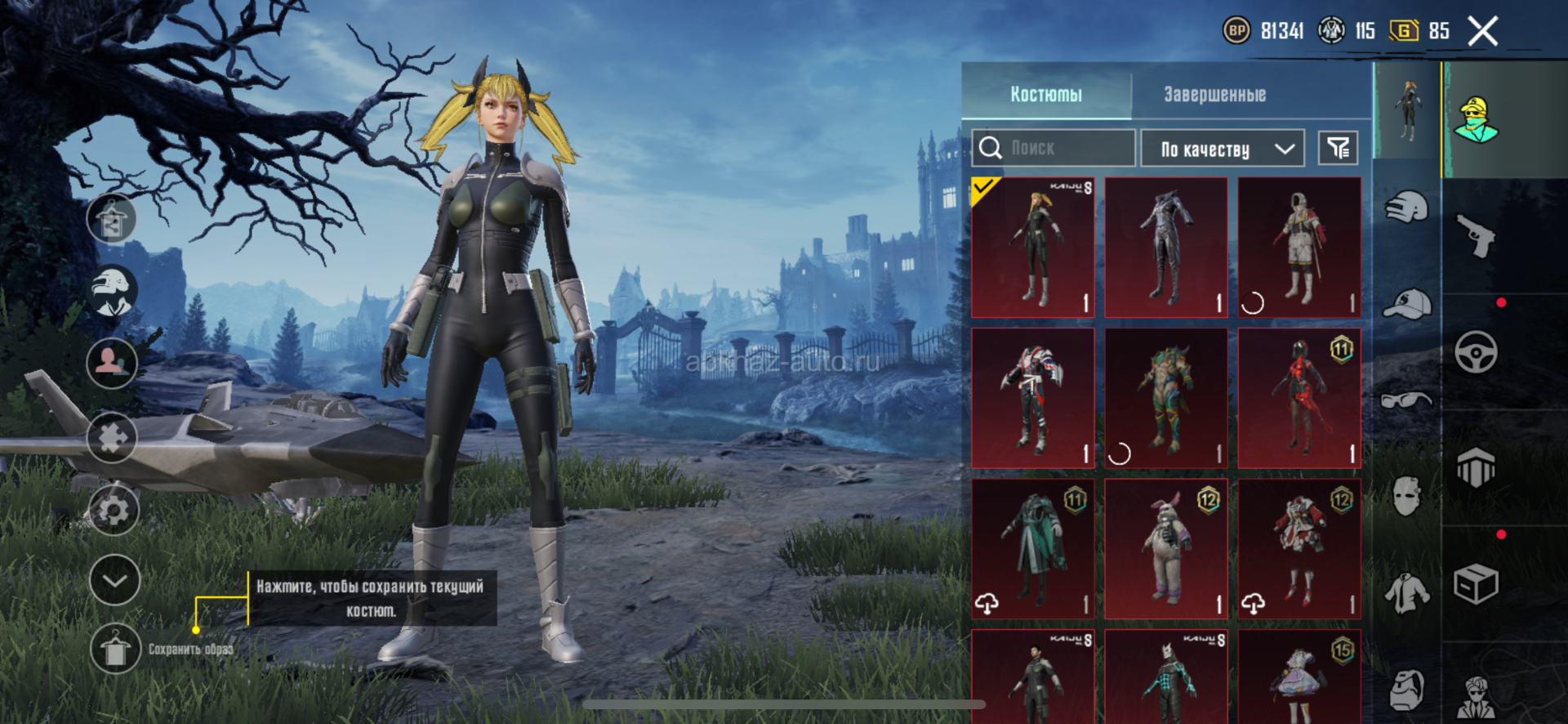
Task: Switch to the Костюмы tab
Action: point(1046,95)
